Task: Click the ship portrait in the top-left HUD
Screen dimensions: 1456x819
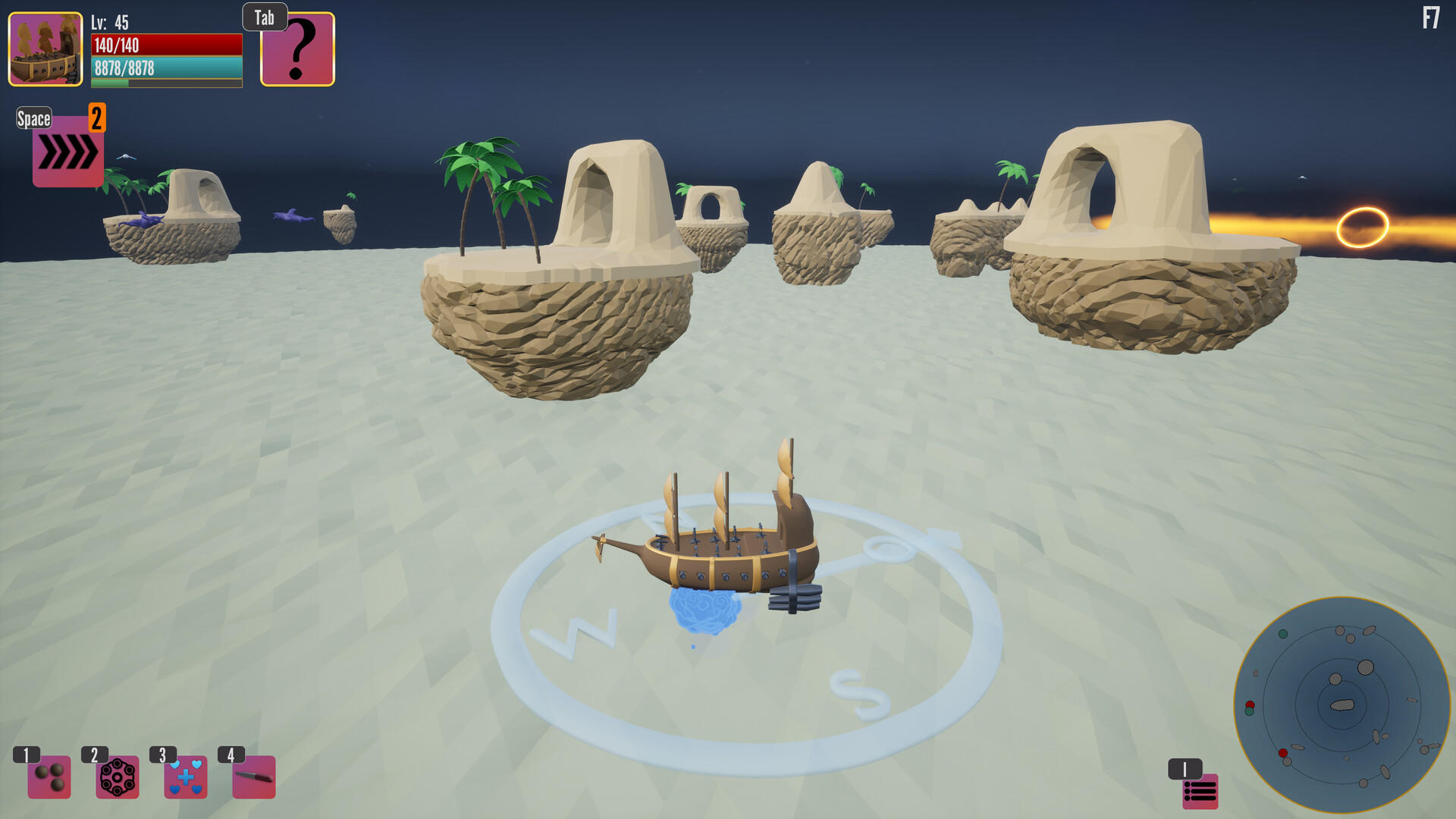Action: click(45, 49)
